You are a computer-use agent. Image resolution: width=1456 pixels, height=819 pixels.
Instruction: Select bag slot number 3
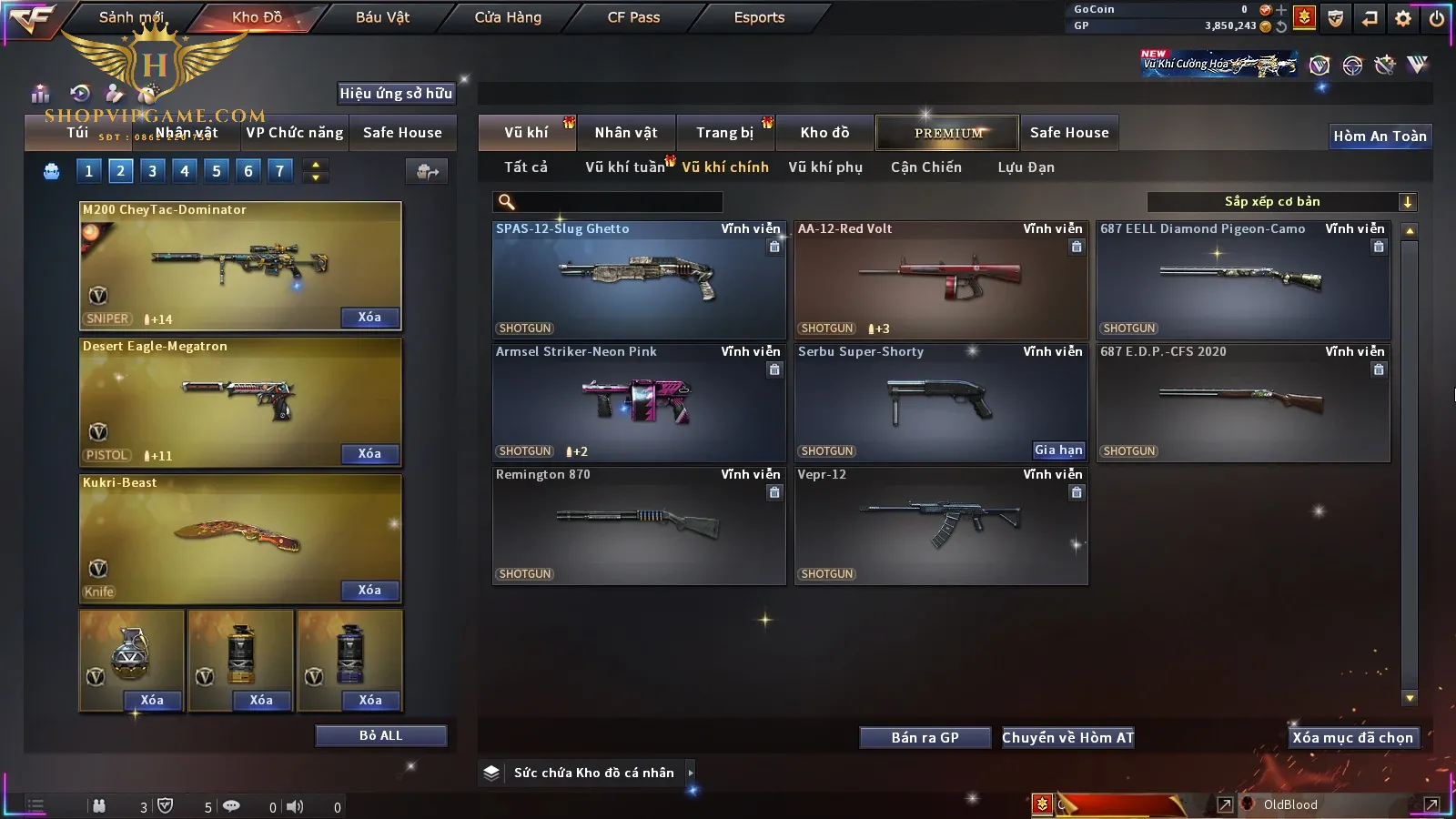152,170
